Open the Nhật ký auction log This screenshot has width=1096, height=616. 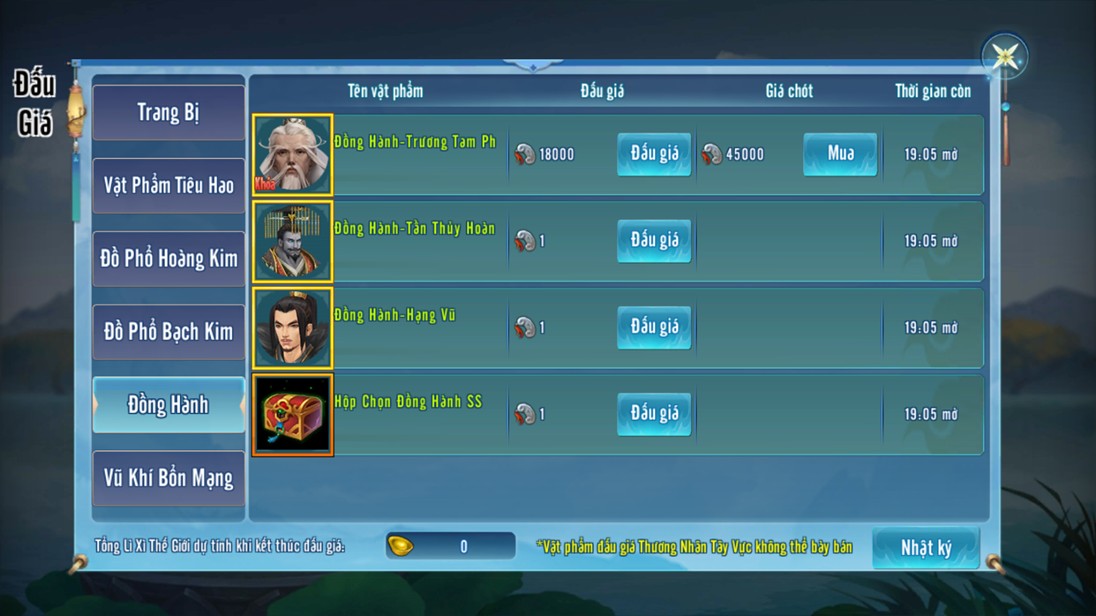coord(925,547)
